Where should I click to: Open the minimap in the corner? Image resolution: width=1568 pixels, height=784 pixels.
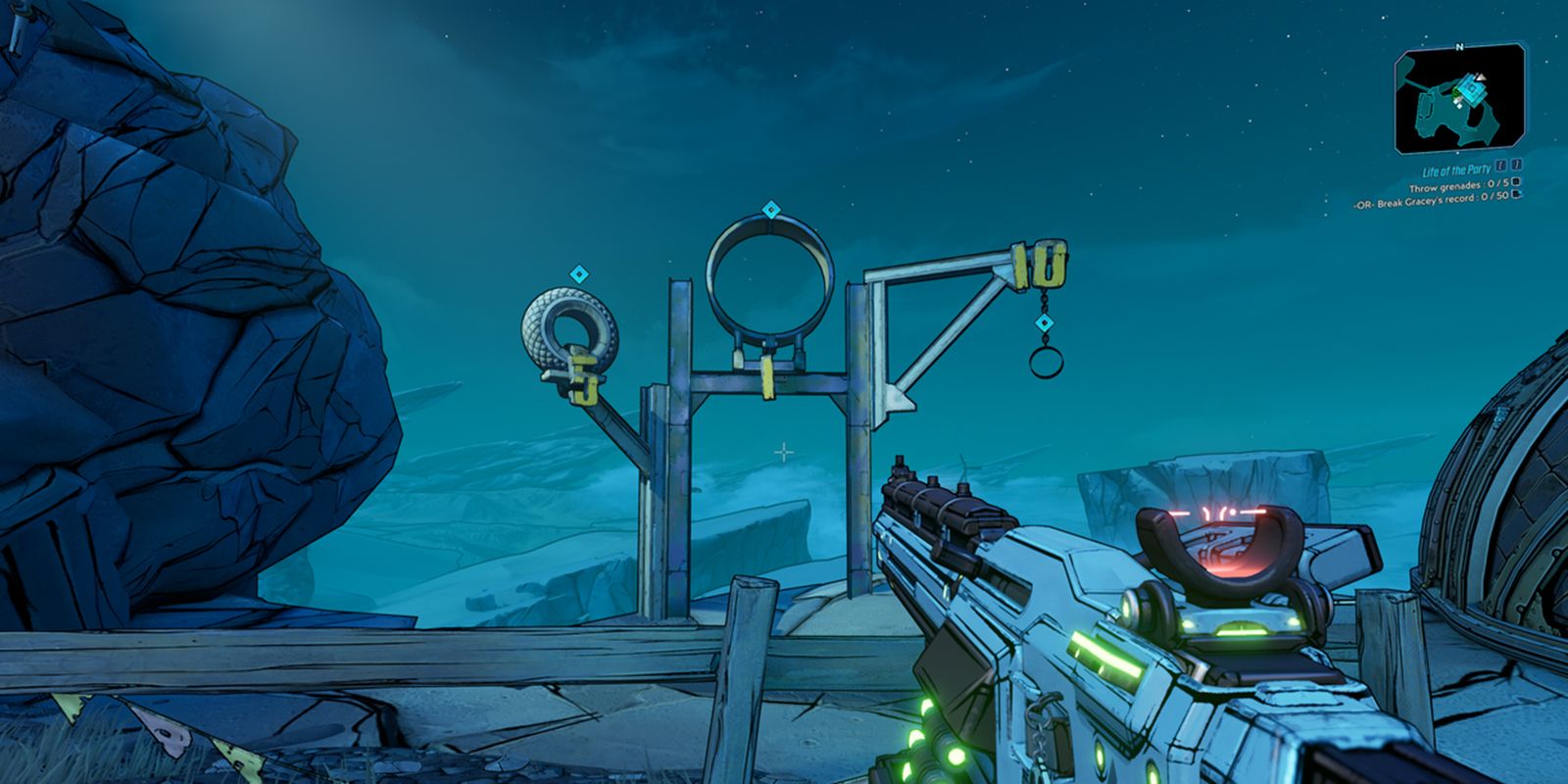[1459, 103]
